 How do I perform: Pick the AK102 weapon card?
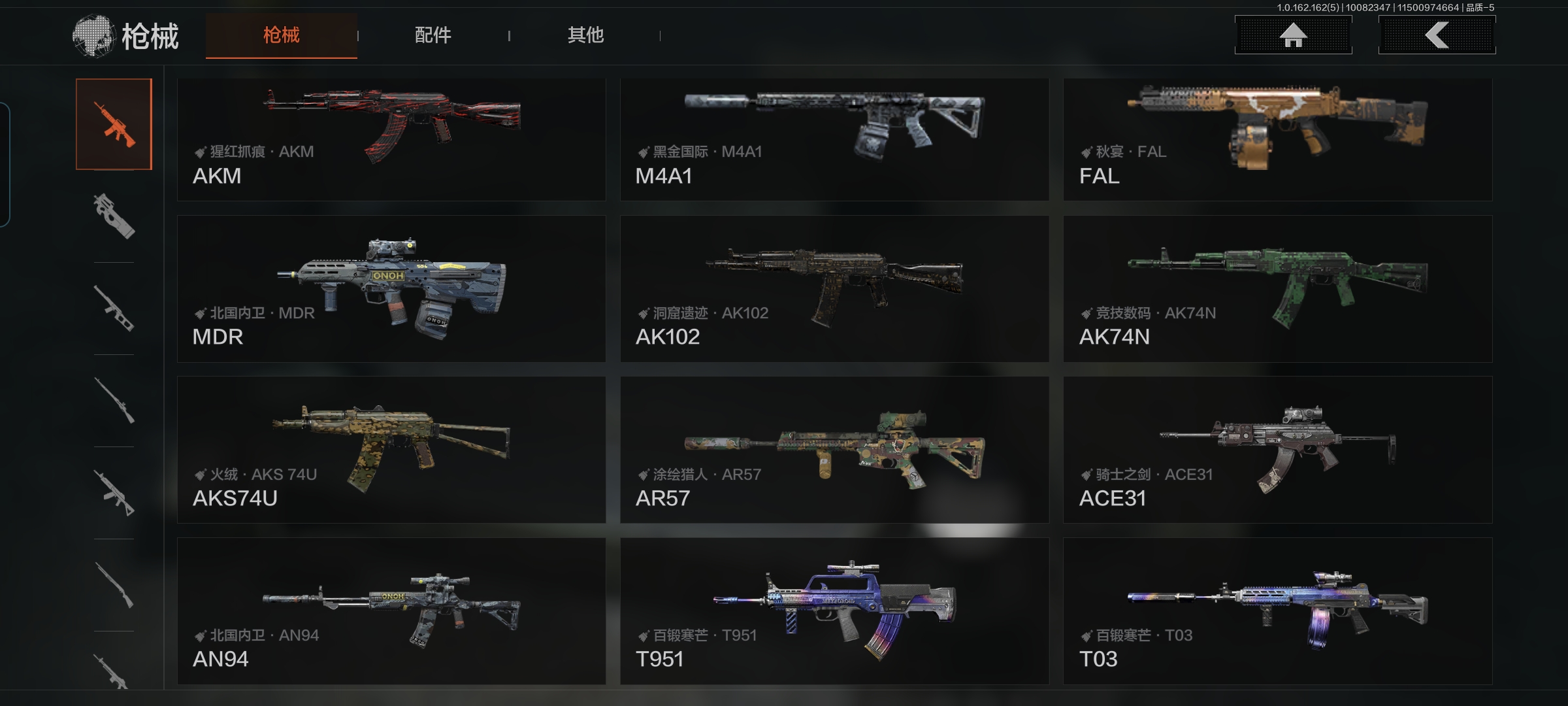[x=834, y=289]
